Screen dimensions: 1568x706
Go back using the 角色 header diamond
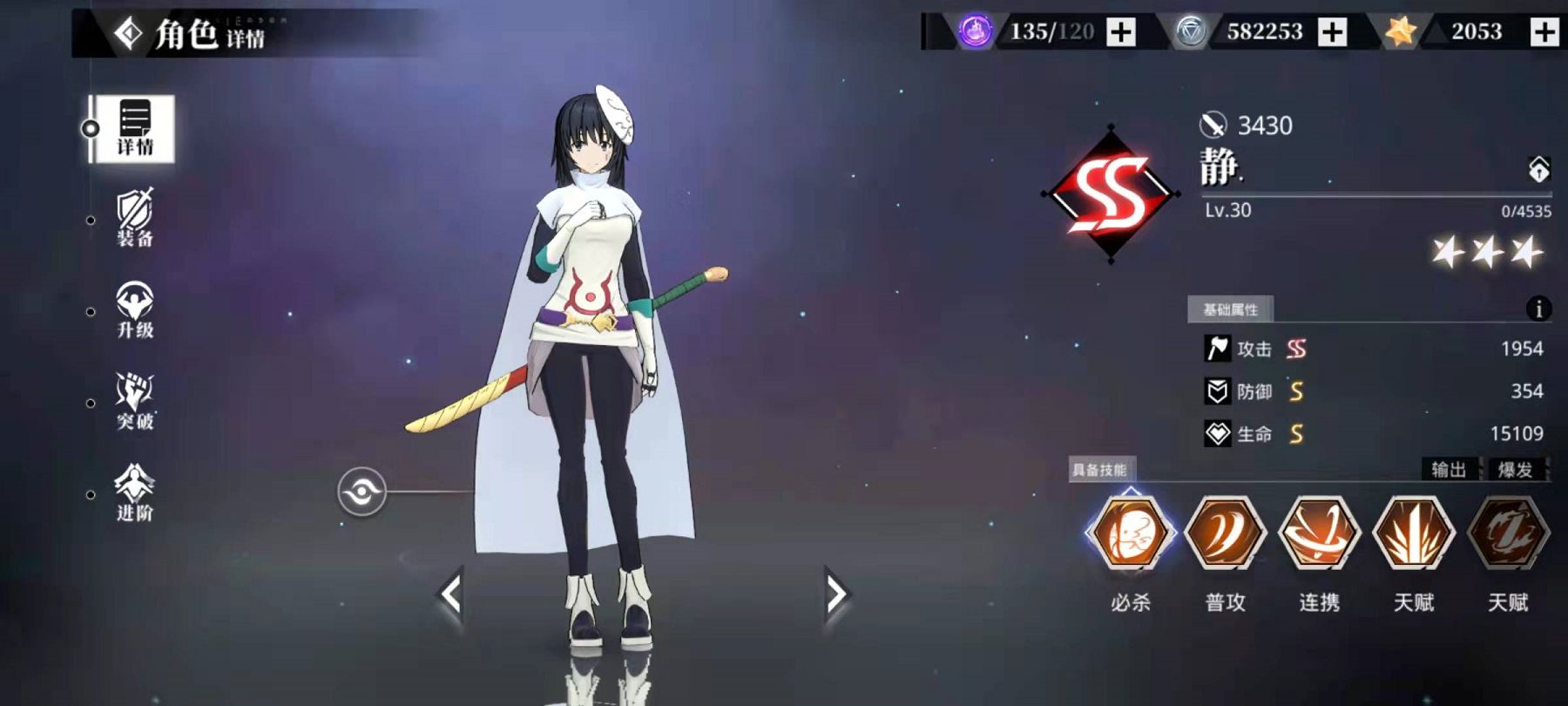coord(129,34)
